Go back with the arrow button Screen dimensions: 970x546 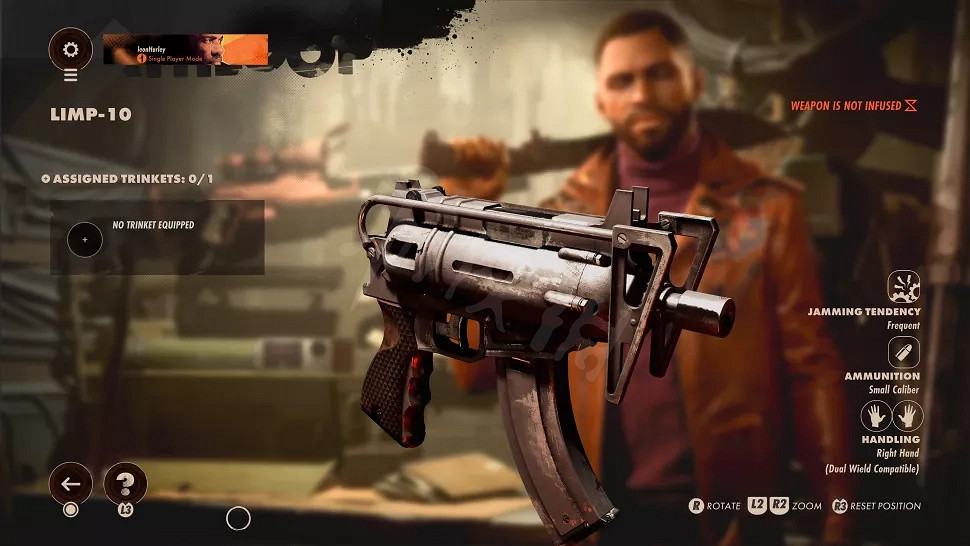pyautogui.click(x=70, y=485)
